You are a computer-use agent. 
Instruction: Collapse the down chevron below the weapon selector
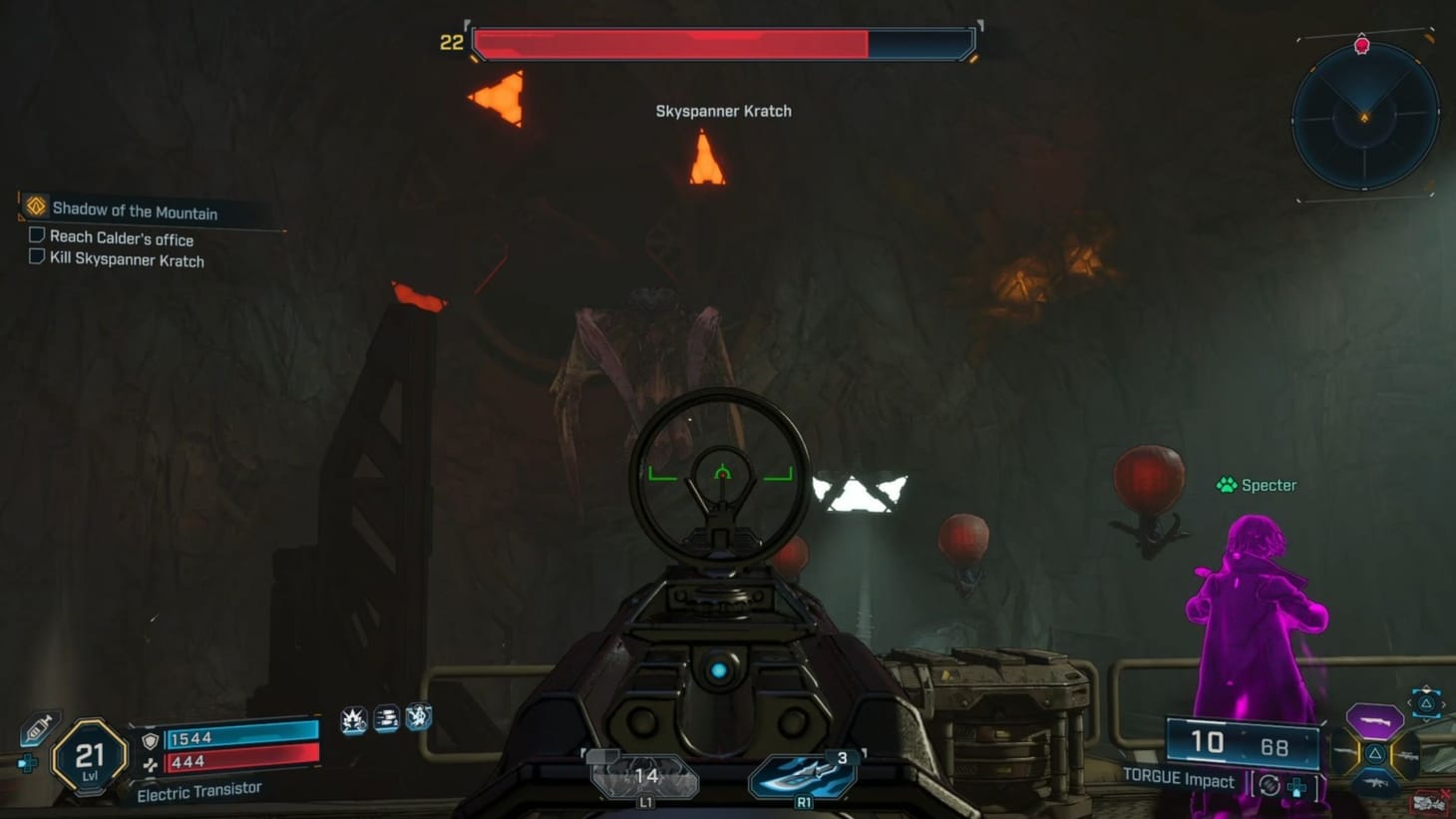coord(1426,718)
